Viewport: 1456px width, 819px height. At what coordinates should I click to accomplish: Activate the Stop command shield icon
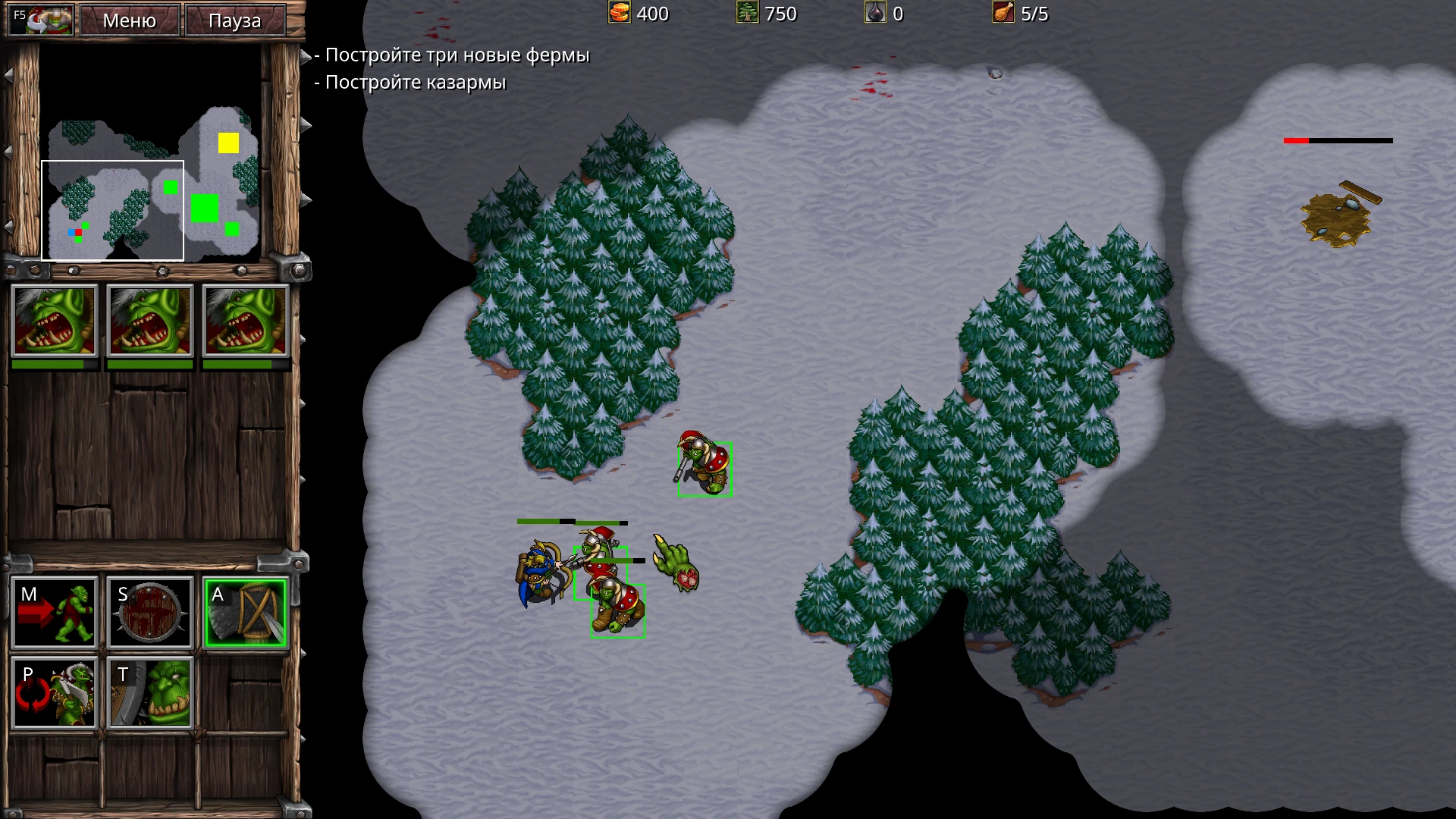coord(149,613)
